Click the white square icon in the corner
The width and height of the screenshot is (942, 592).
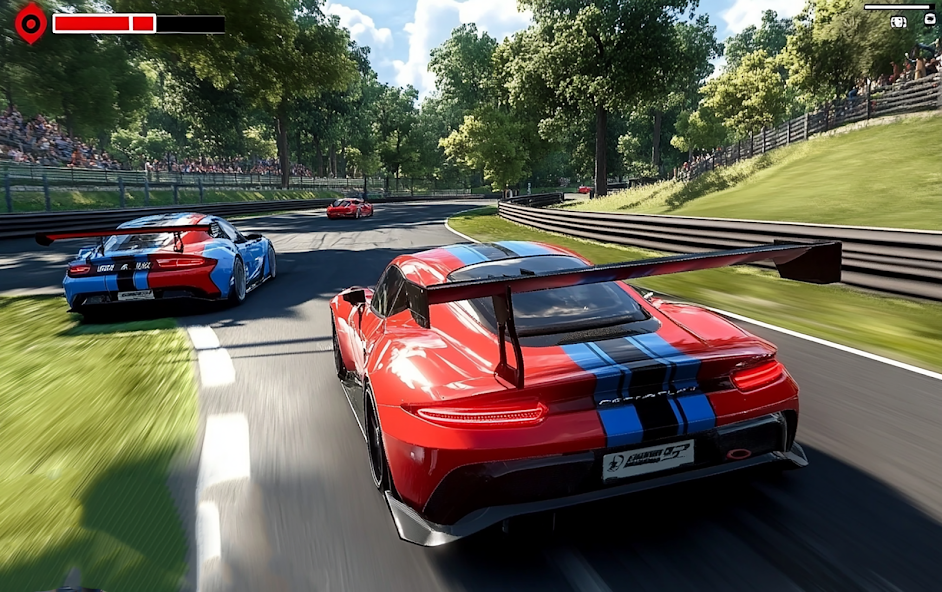coord(930,19)
